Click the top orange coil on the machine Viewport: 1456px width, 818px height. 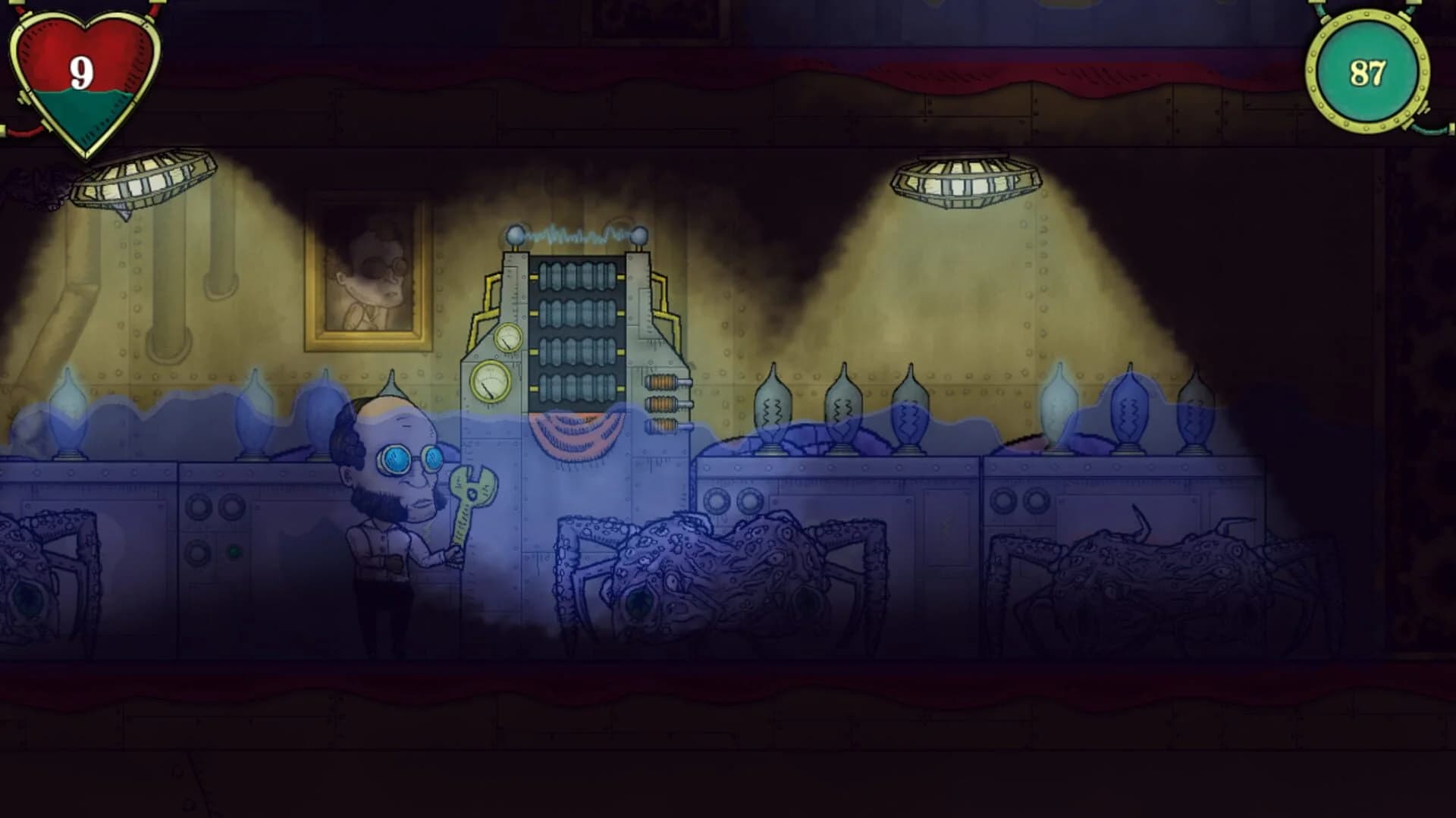coord(661,382)
